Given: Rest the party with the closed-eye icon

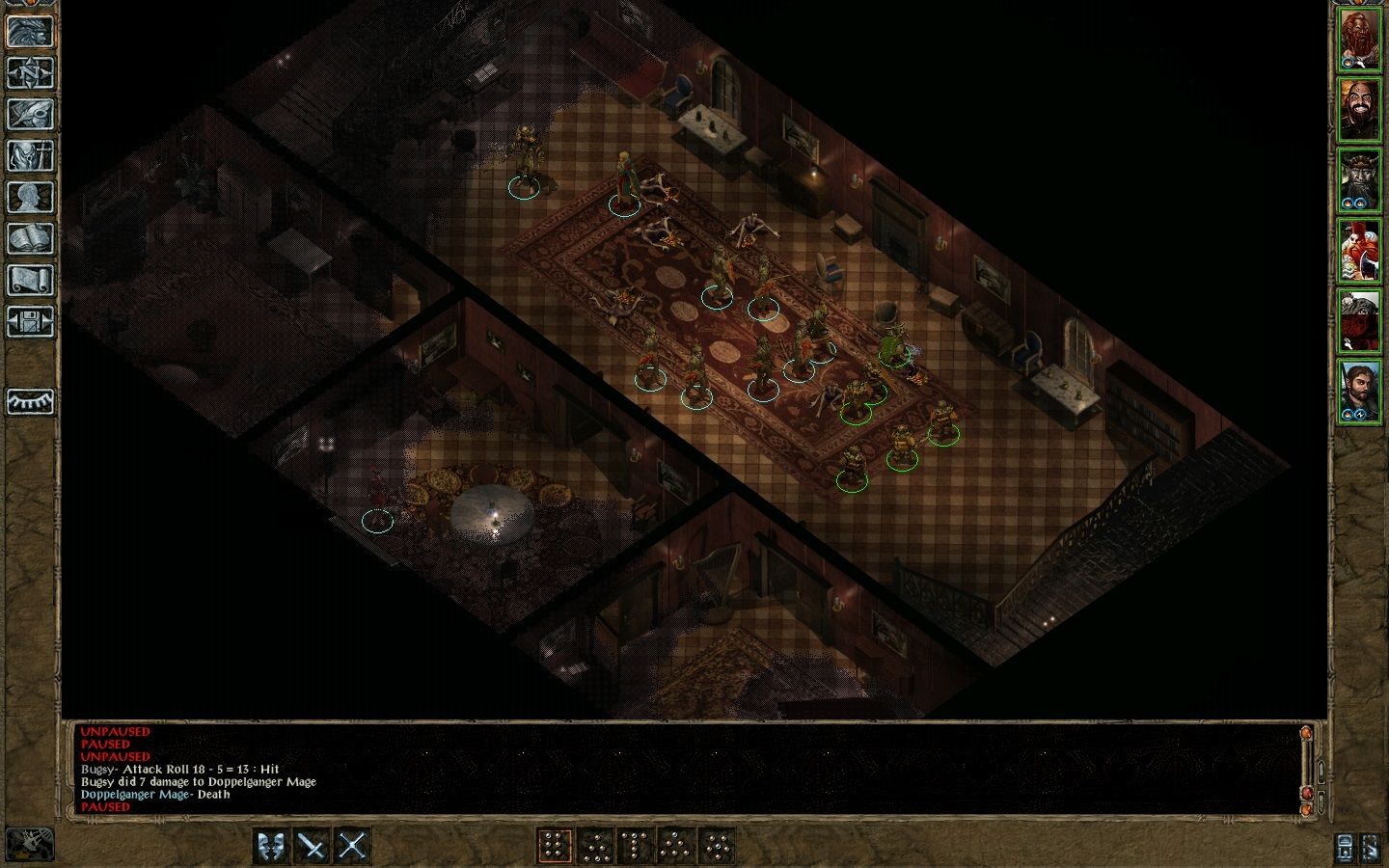Looking at the screenshot, I should (31, 401).
